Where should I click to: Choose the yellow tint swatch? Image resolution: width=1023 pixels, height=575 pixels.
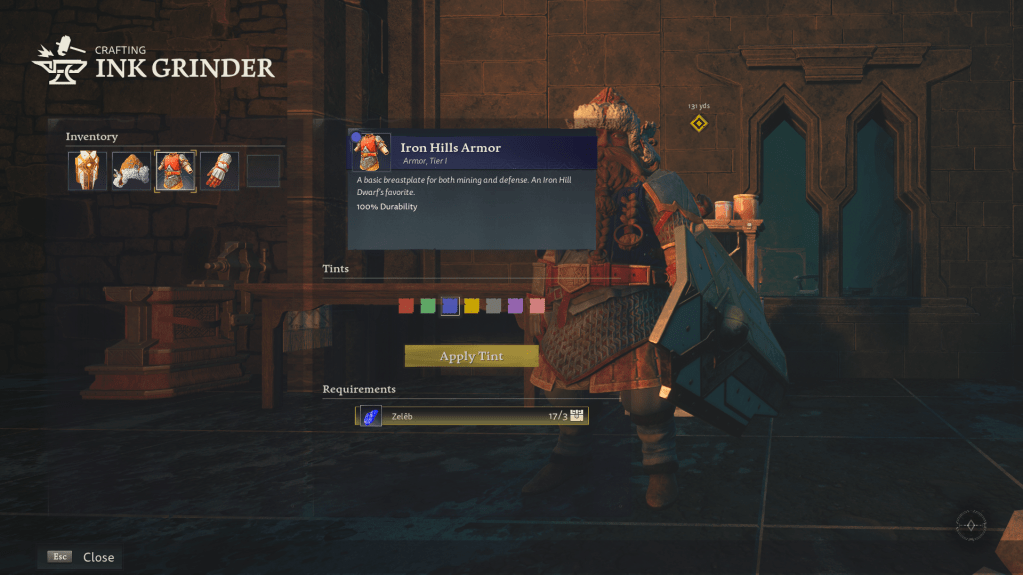472,306
